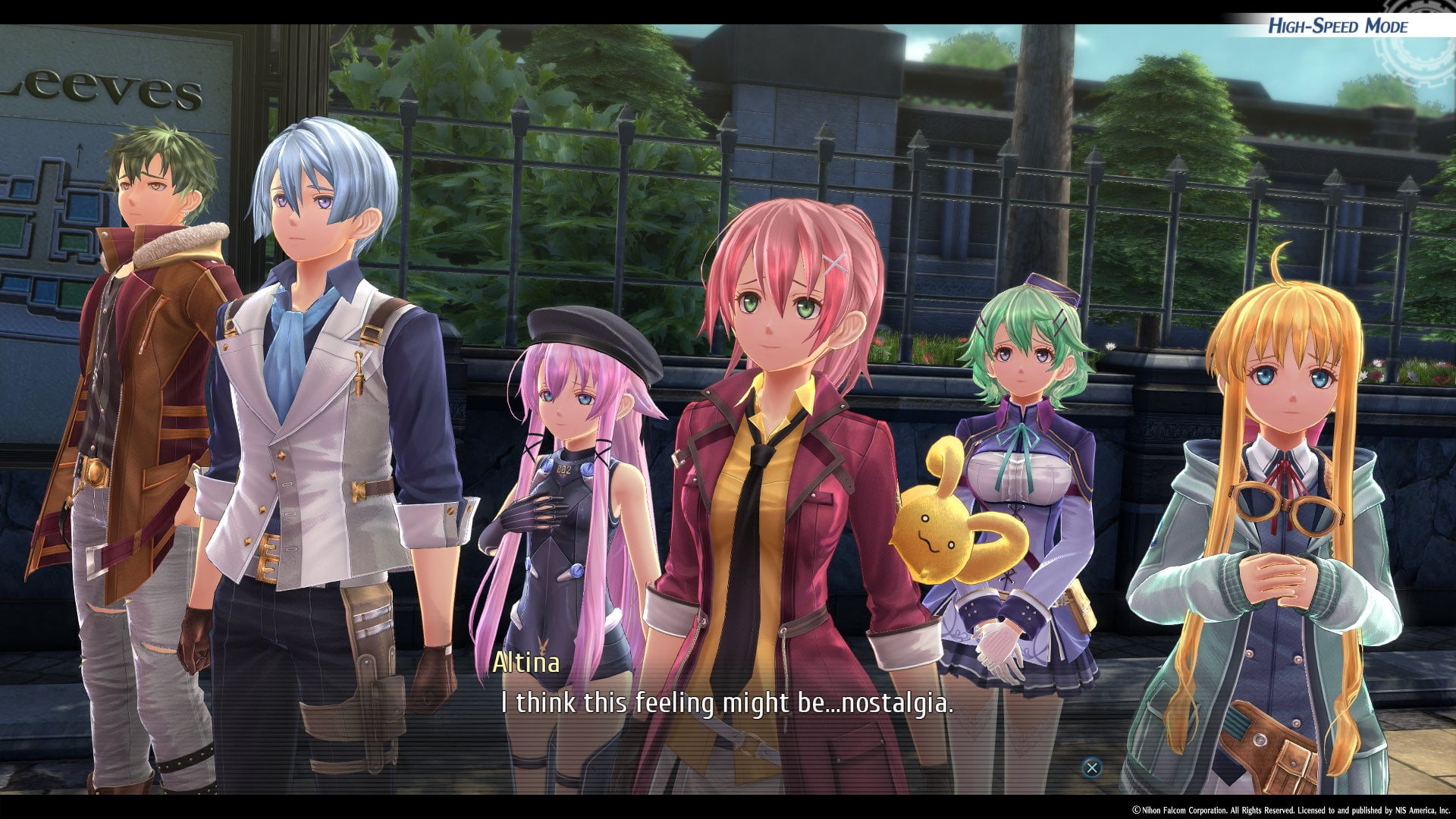Screen dimensions: 1456x819
Task: Click the arrow symbol on the signboard map
Action: tap(80, 155)
